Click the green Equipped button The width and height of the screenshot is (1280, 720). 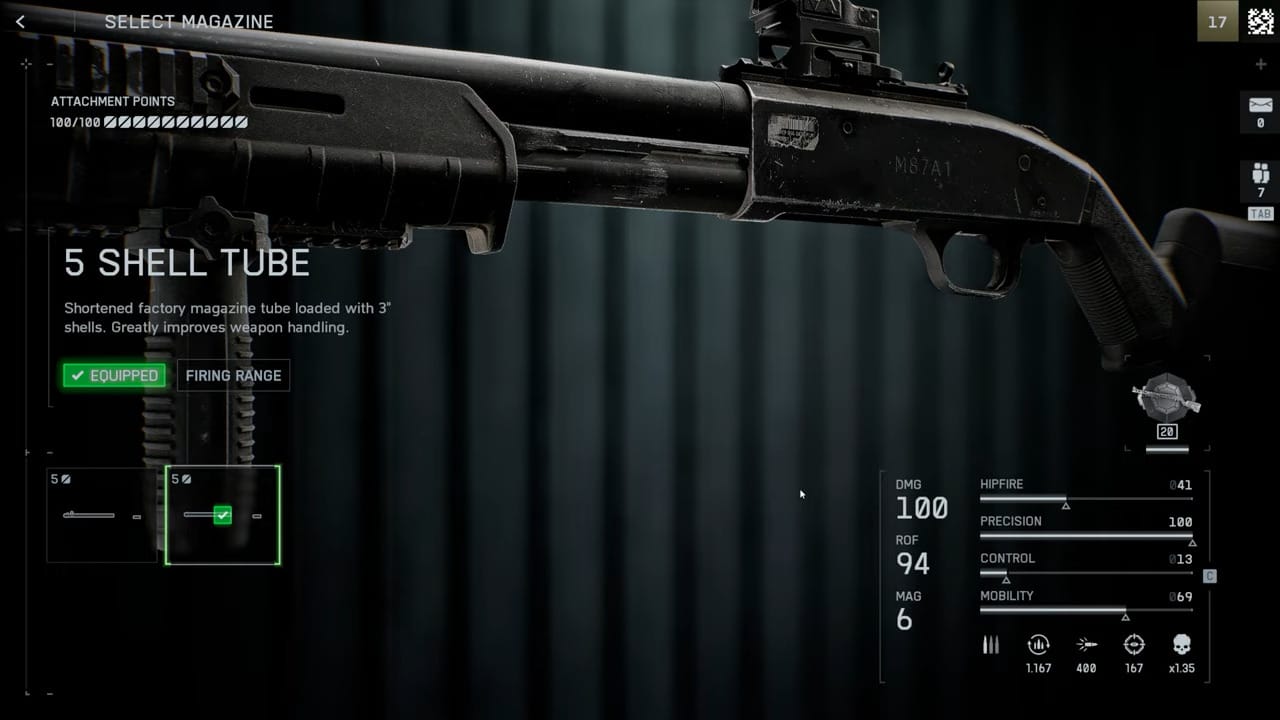tap(114, 375)
